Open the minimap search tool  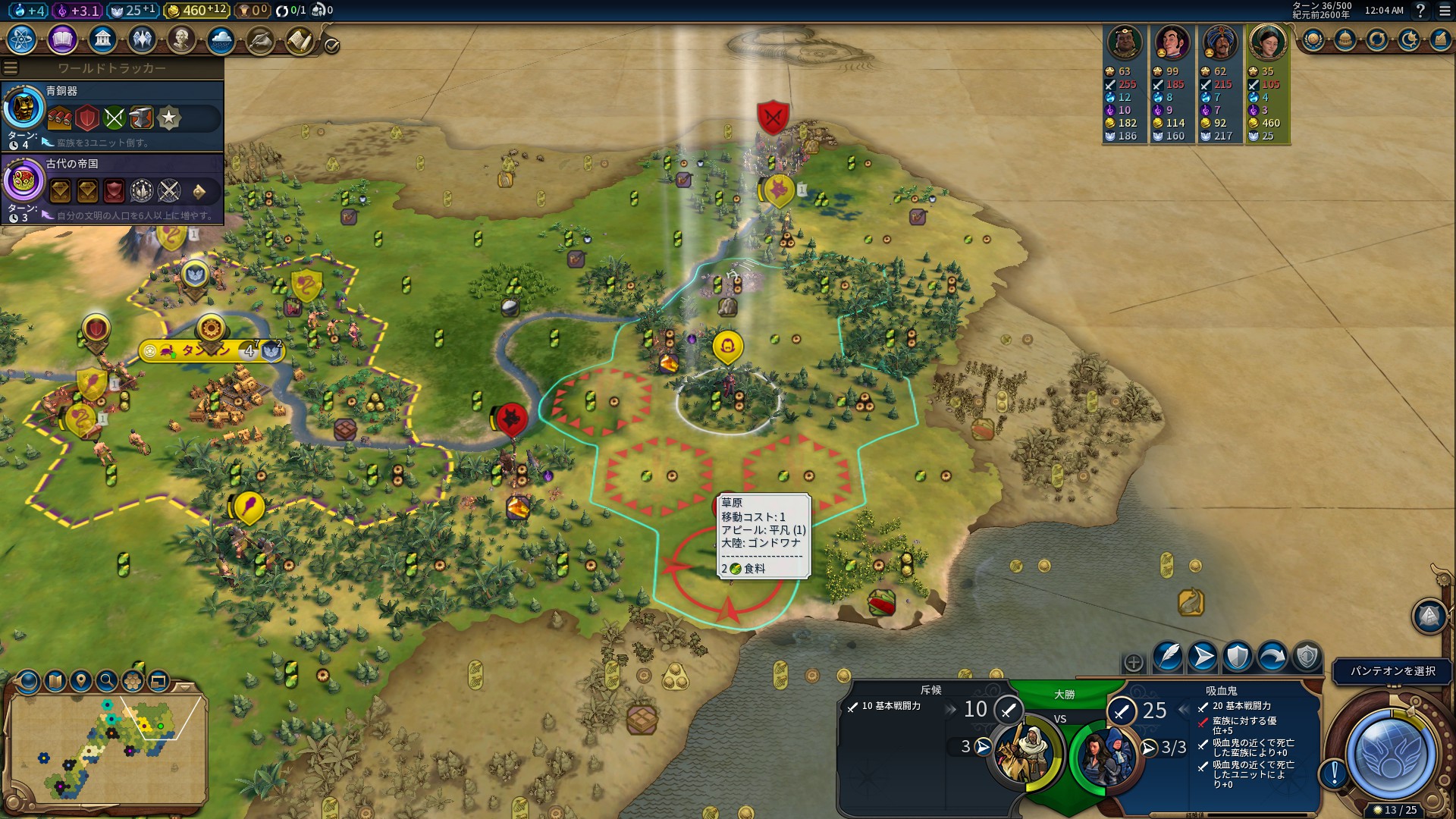pos(107,681)
